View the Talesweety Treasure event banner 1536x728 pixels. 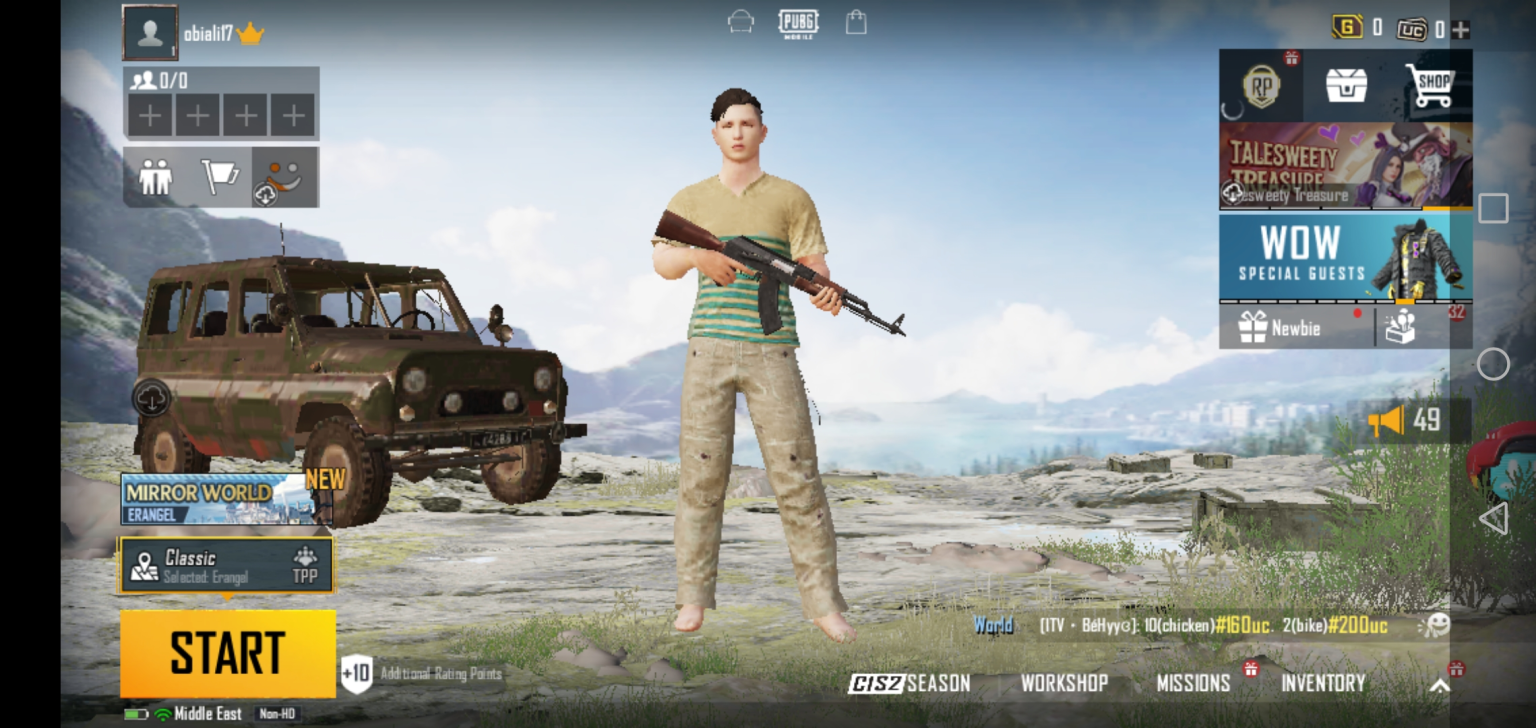(1345, 165)
